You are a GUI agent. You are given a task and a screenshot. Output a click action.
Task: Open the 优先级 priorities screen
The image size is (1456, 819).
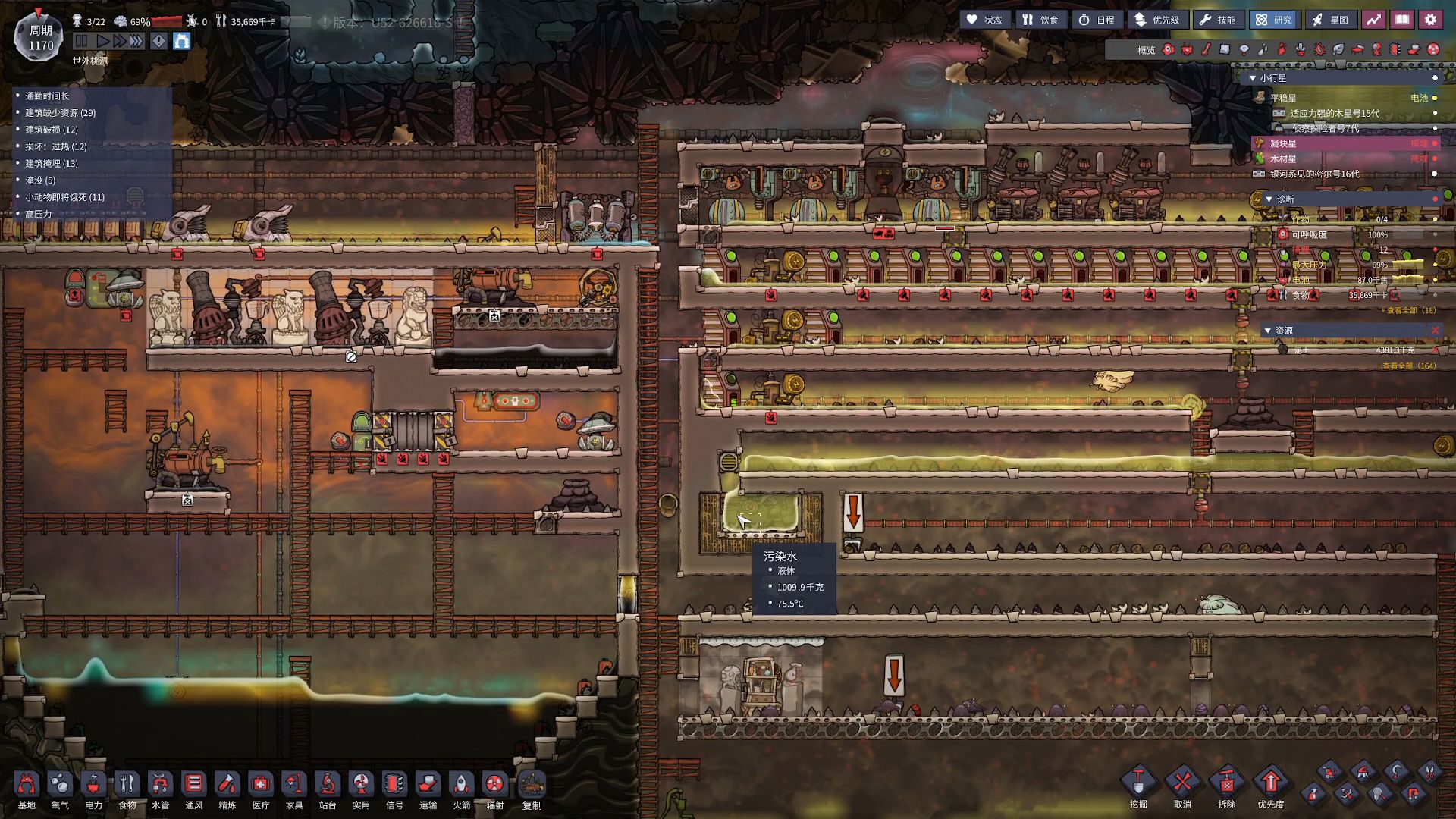(1157, 20)
